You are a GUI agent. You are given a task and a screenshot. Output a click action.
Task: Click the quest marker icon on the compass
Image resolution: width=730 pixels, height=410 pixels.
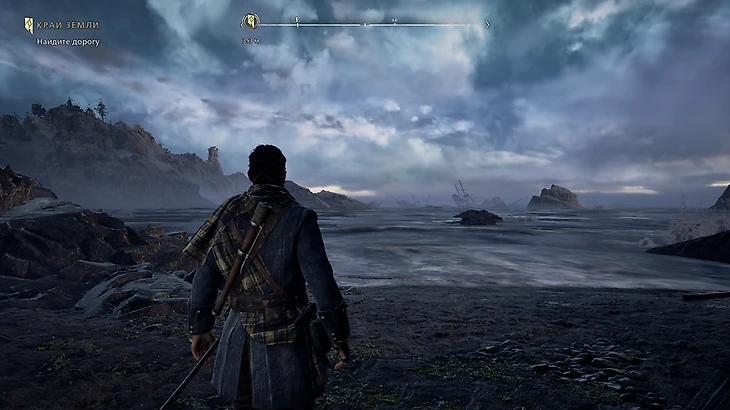[x=251, y=22]
